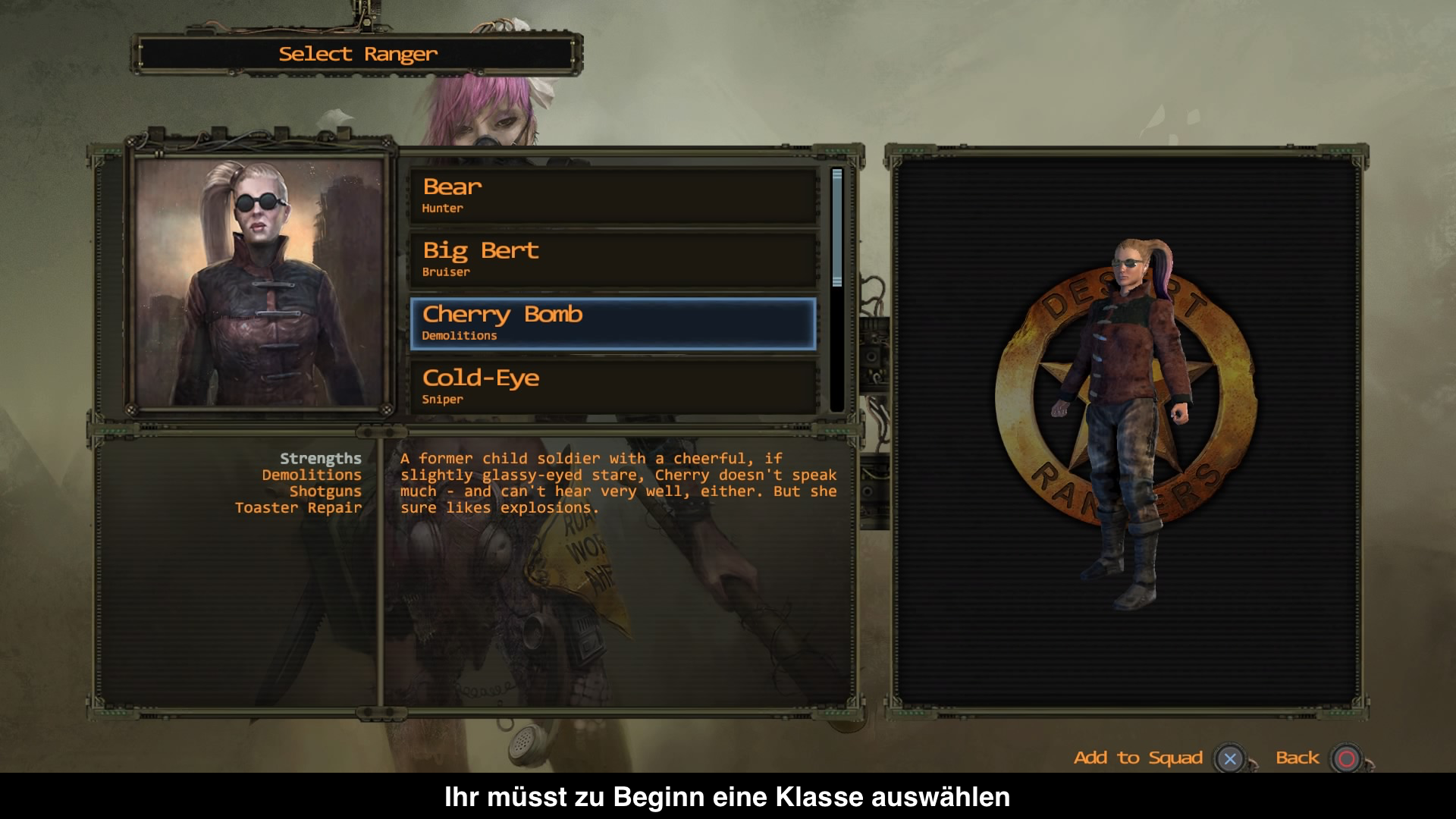Select the Bear hunter ranger
1456x819 pixels.
[613, 196]
